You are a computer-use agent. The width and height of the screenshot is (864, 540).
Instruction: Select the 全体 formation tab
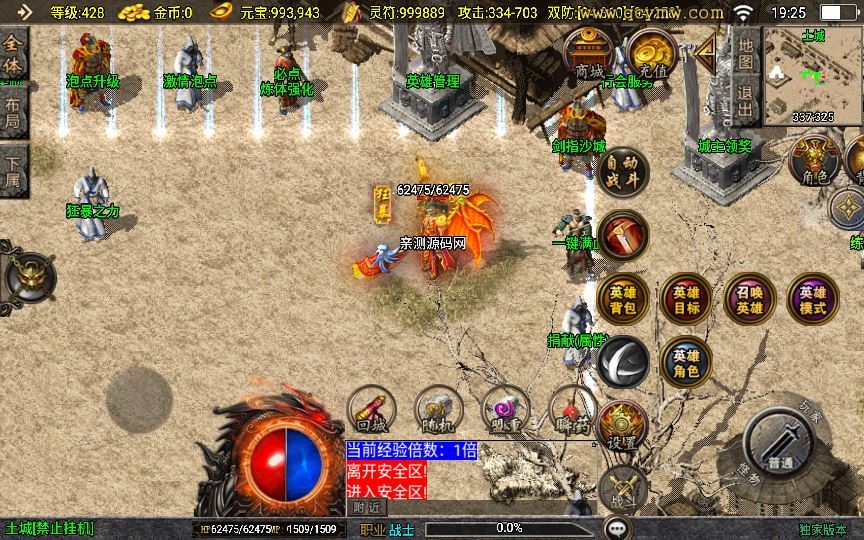pos(13,55)
